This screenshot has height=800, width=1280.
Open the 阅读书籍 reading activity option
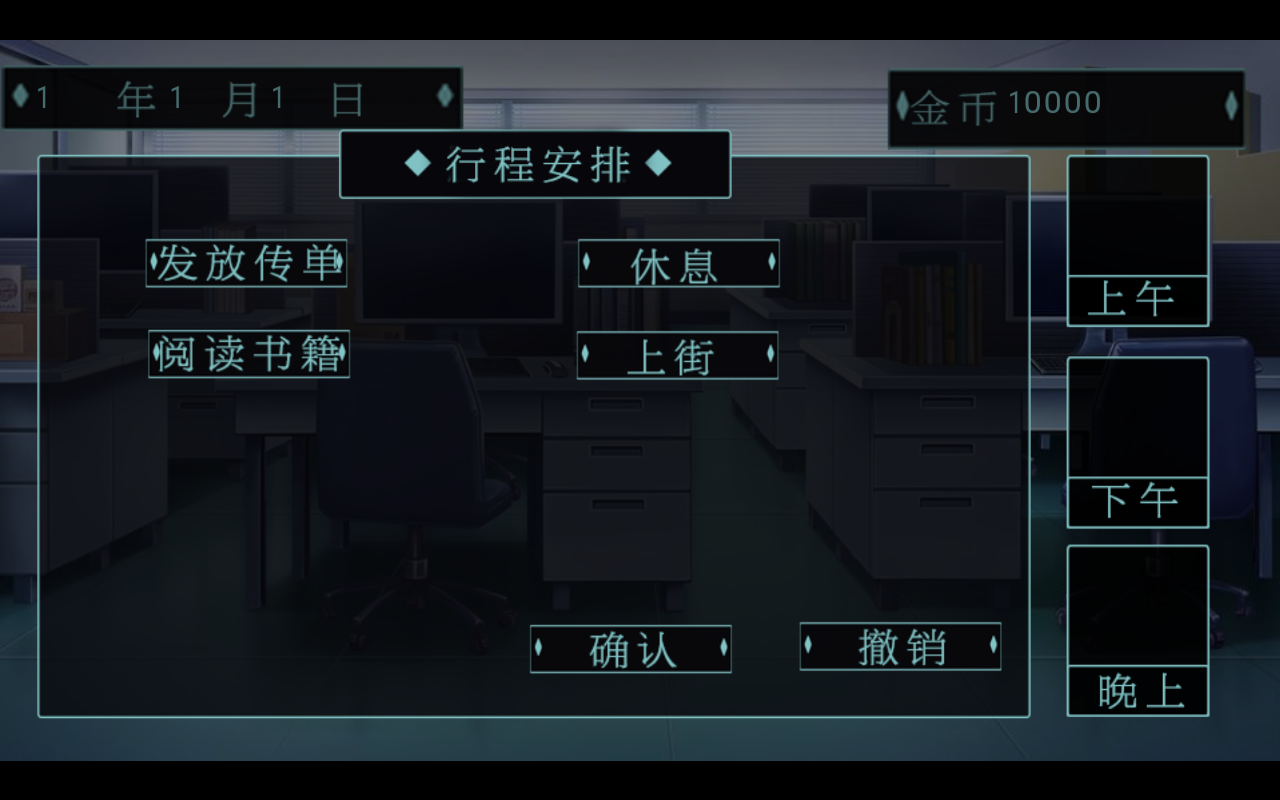pos(247,354)
